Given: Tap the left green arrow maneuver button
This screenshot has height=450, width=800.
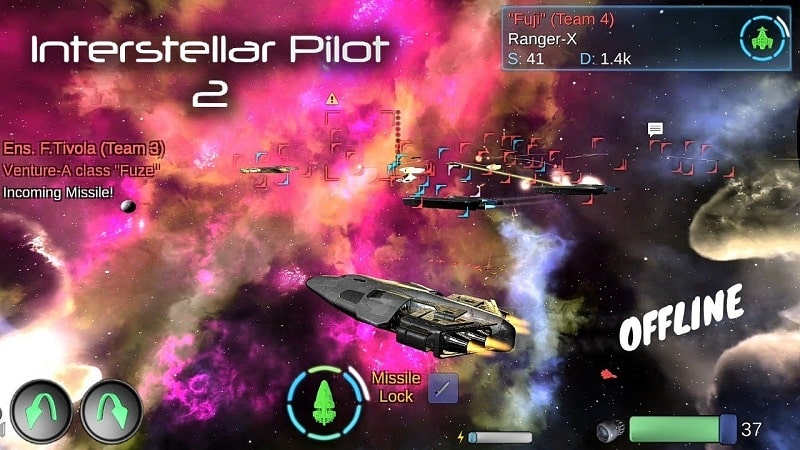Looking at the screenshot, I should pos(41,411).
